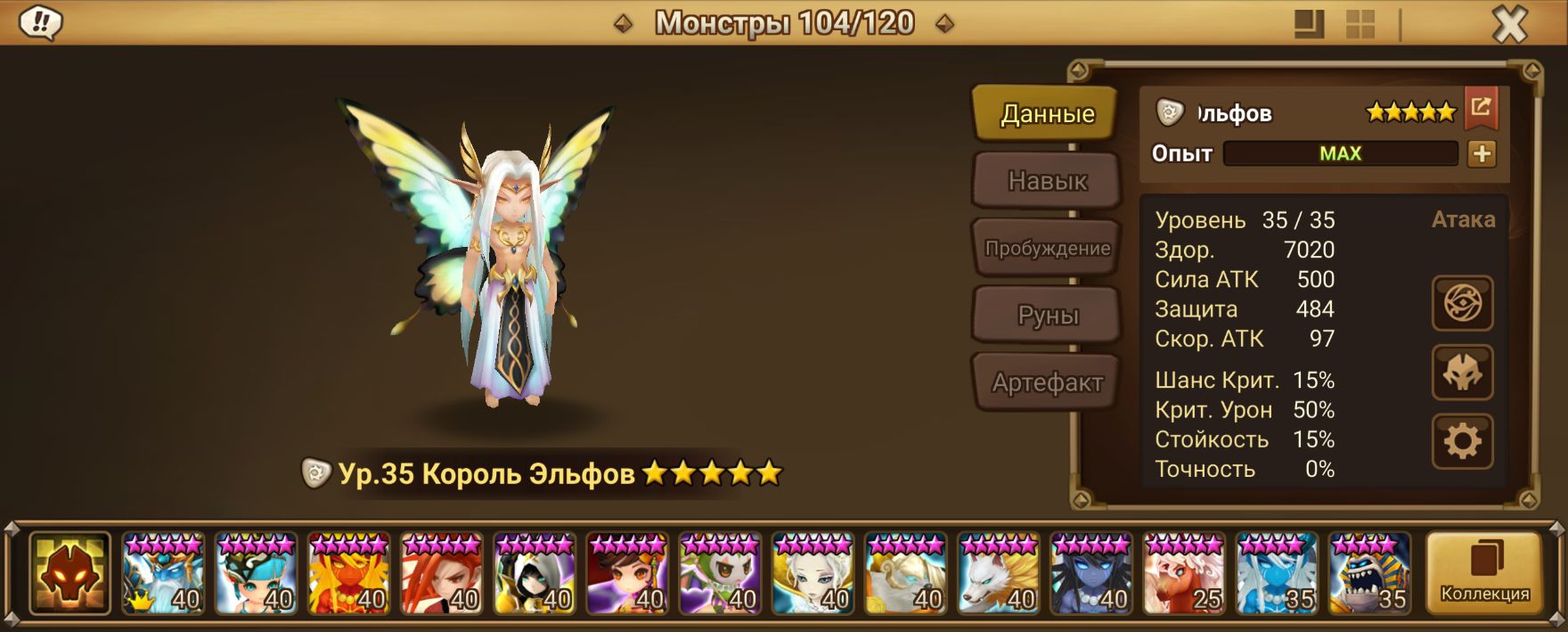Screen dimensions: 1568x632
Task: Select the Пробуждение tab
Action: tap(1046, 248)
